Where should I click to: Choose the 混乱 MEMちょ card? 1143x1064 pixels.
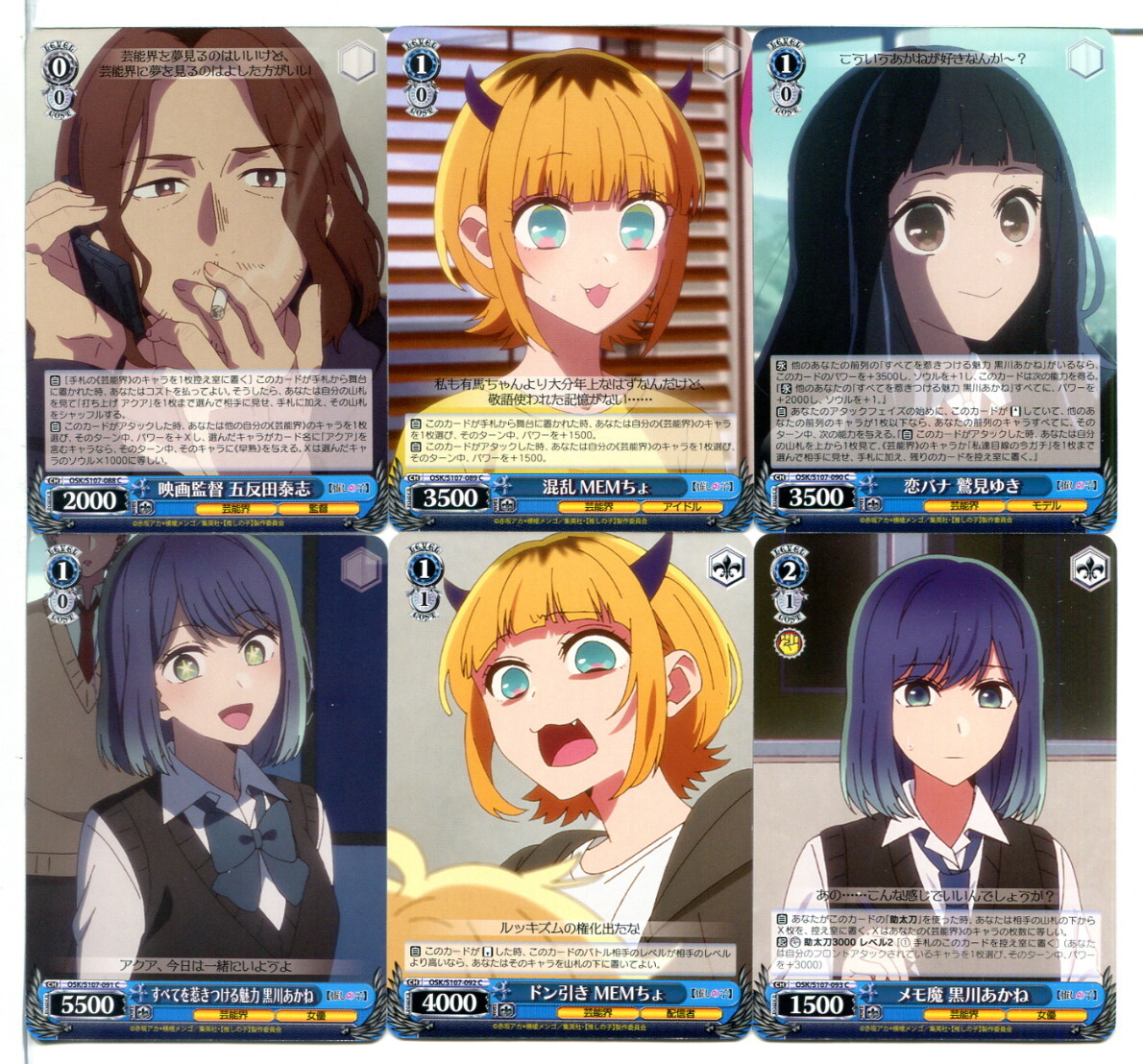pyautogui.click(x=570, y=278)
